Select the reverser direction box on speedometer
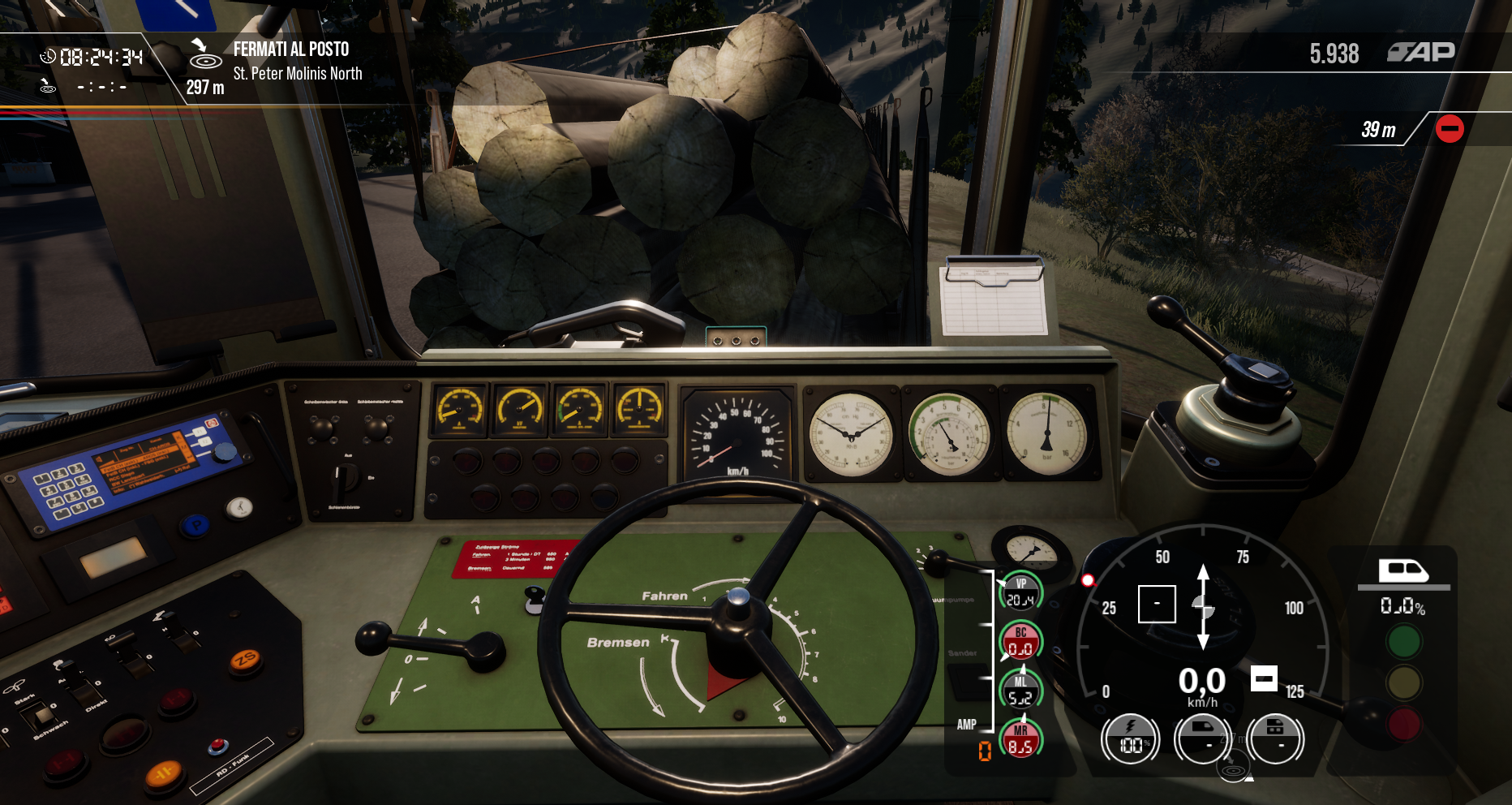Image resolution: width=1512 pixels, height=805 pixels. coord(1157,604)
